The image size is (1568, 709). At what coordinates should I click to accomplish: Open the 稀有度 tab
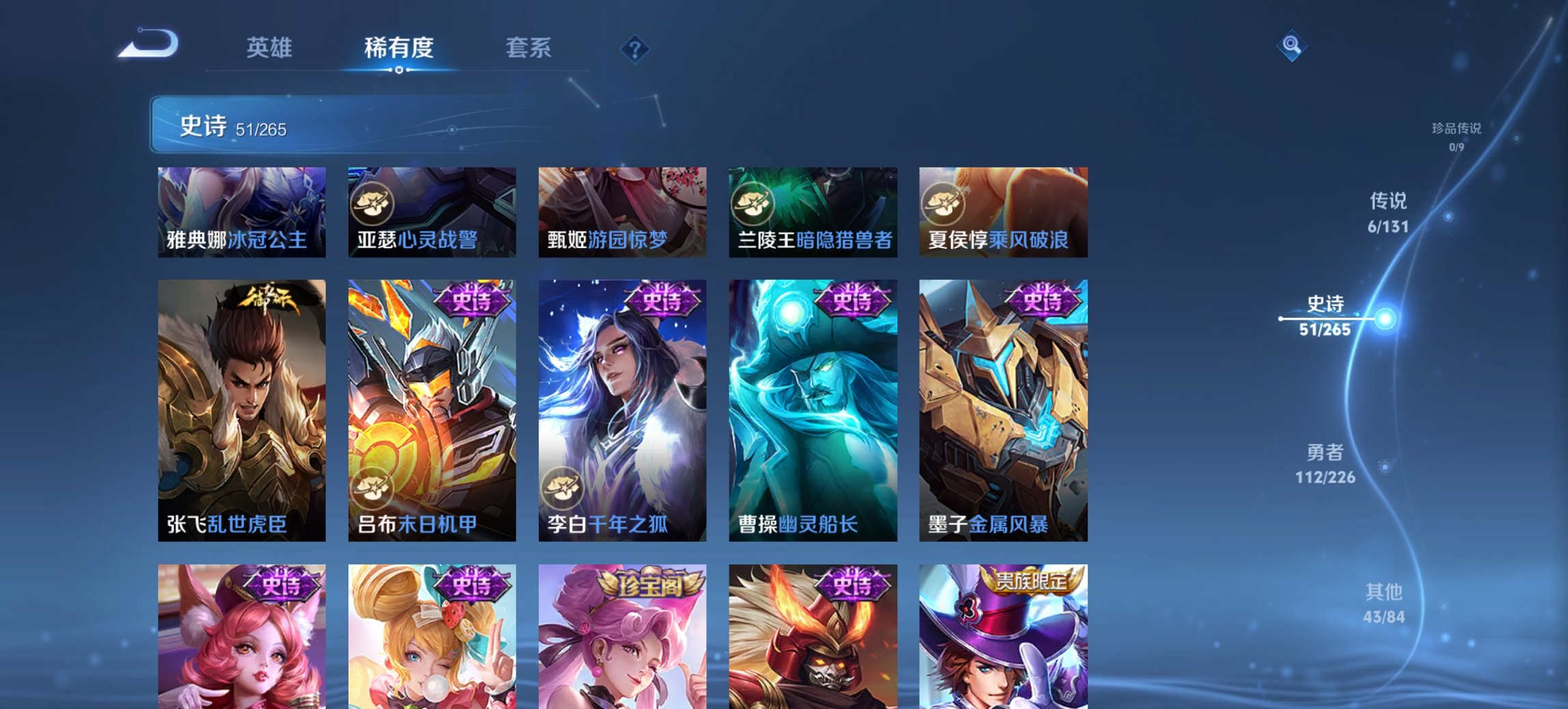(400, 48)
